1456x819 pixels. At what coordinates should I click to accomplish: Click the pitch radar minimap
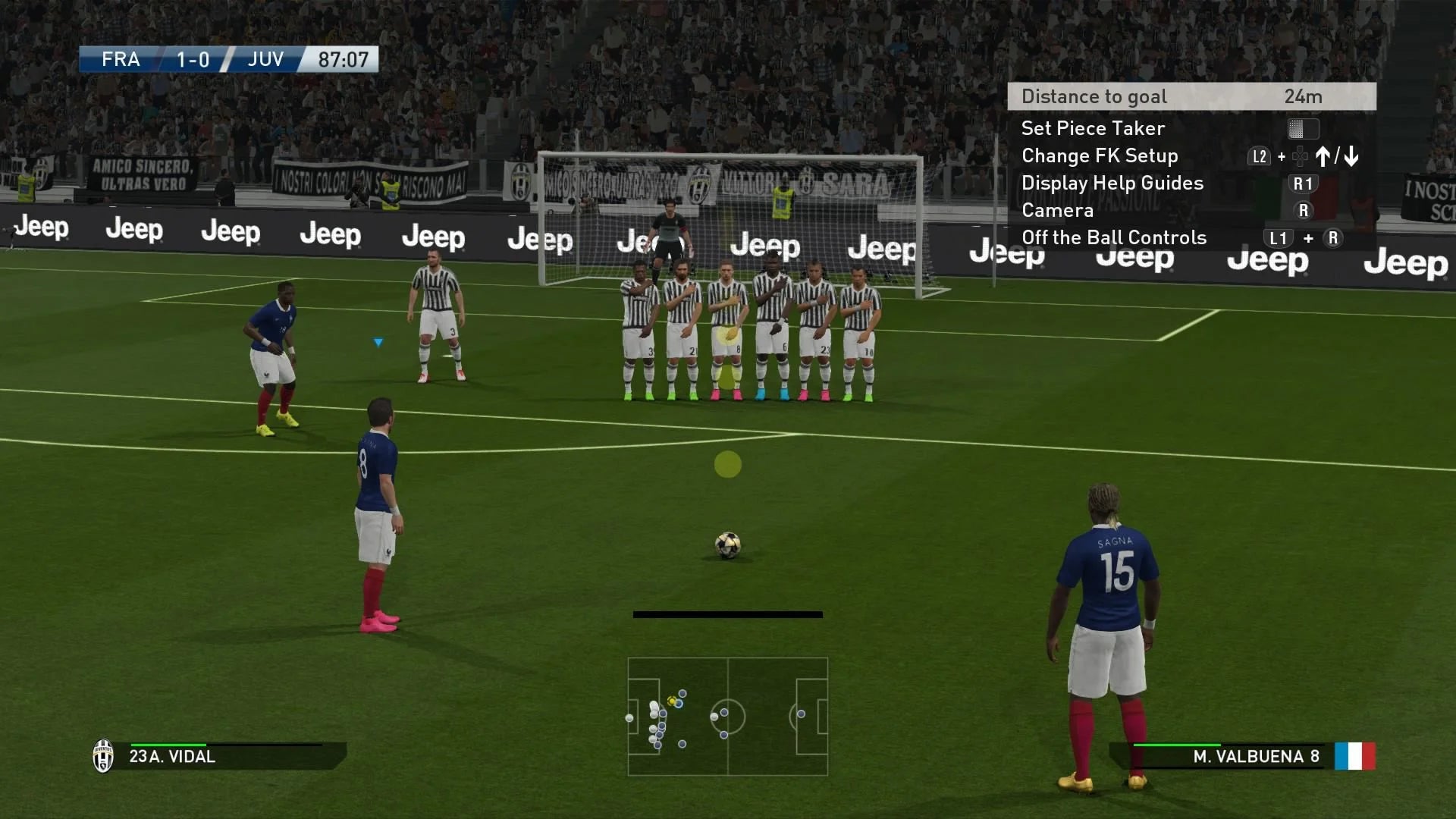coord(727,716)
